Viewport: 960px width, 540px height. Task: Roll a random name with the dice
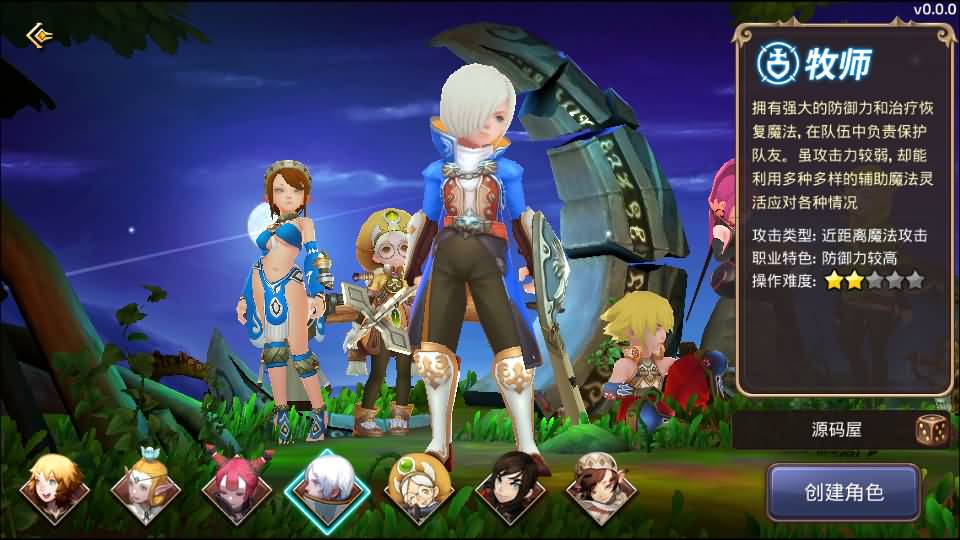point(931,430)
